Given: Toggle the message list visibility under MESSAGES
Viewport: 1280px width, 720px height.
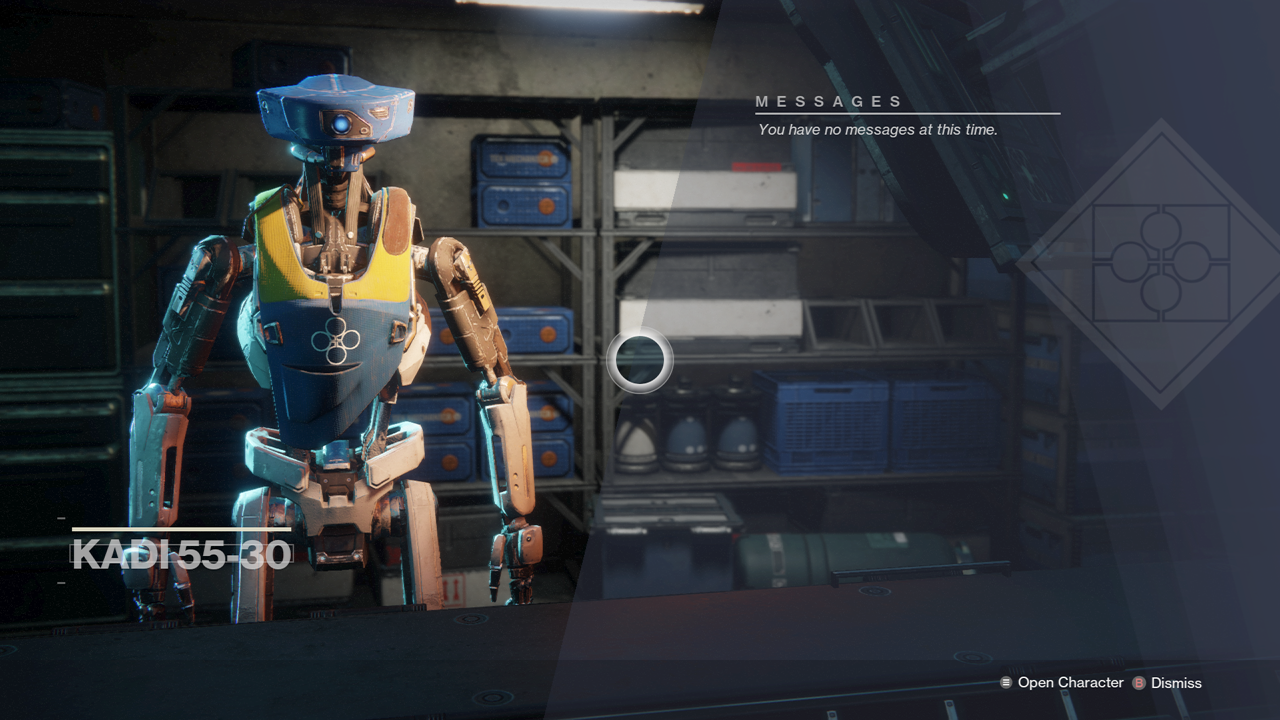Looking at the screenshot, I should pos(877,130).
